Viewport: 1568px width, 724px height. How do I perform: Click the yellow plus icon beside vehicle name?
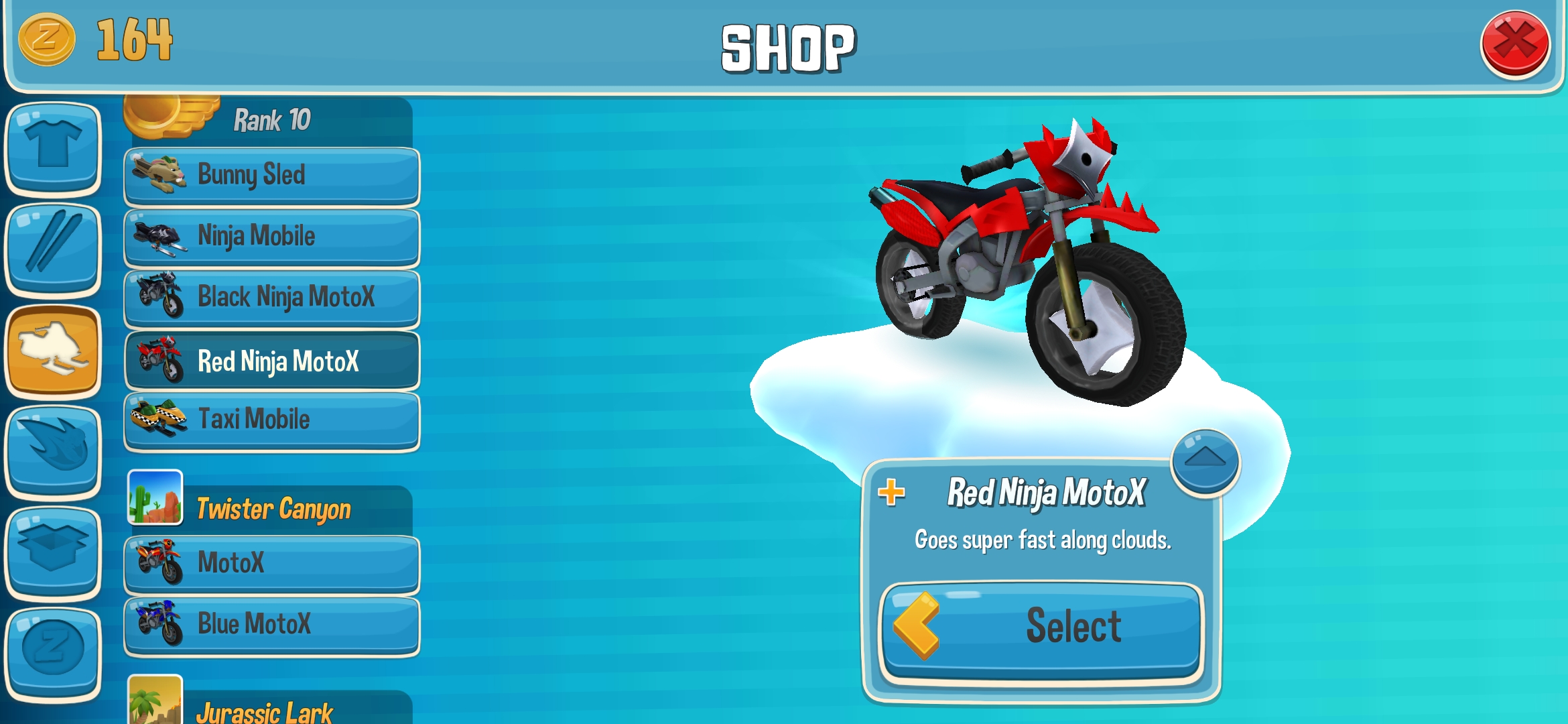pos(891,493)
